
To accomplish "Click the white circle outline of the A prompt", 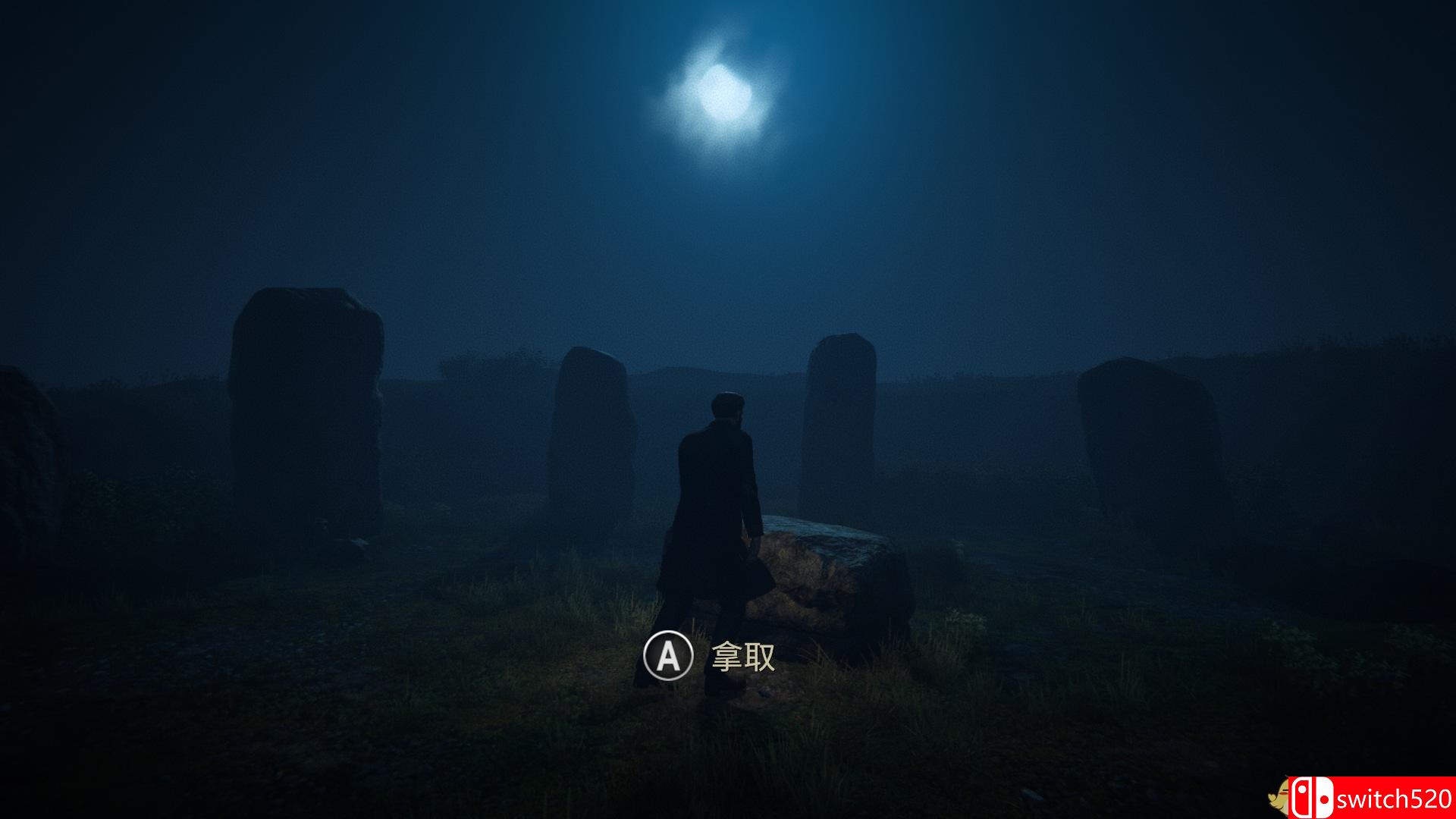I will 669,633.
